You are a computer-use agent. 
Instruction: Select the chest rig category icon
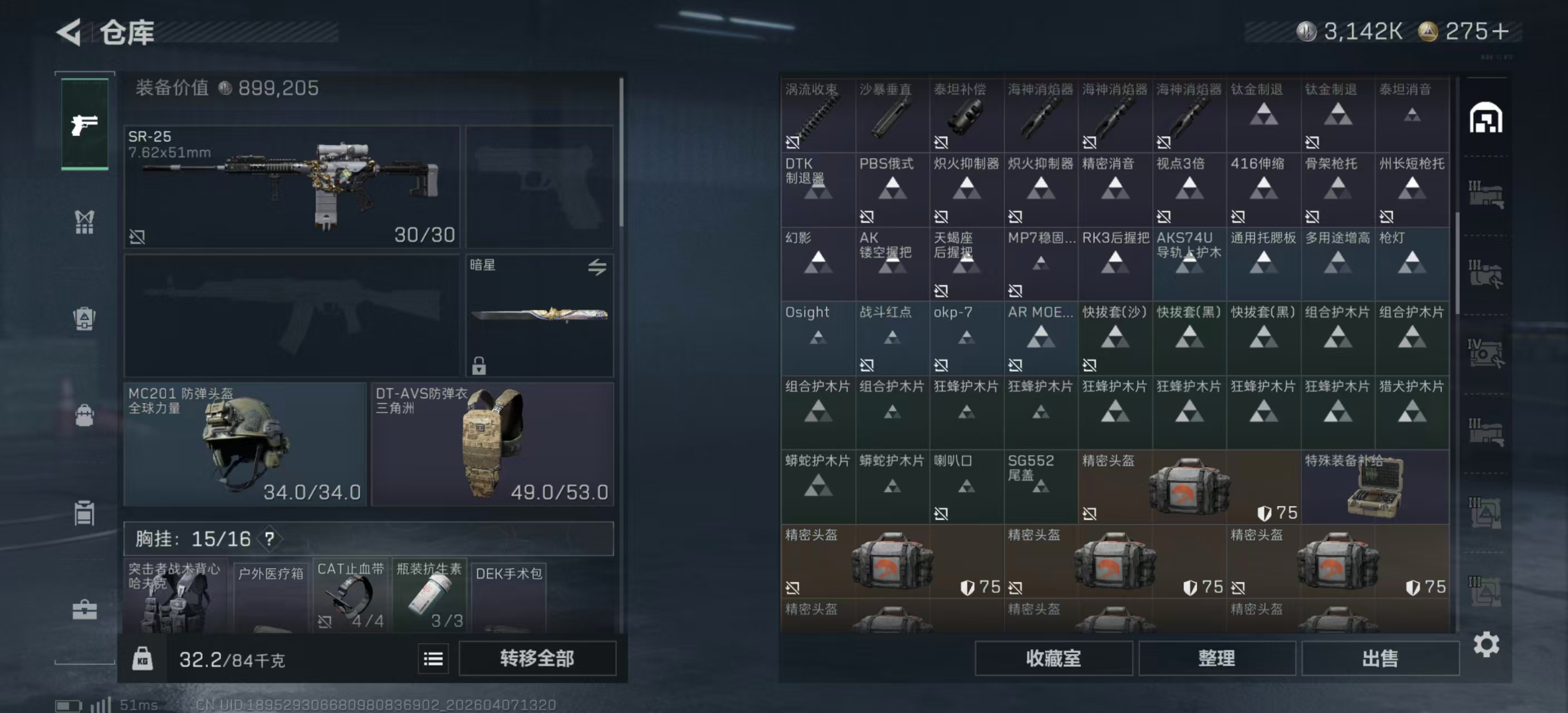pos(84,222)
